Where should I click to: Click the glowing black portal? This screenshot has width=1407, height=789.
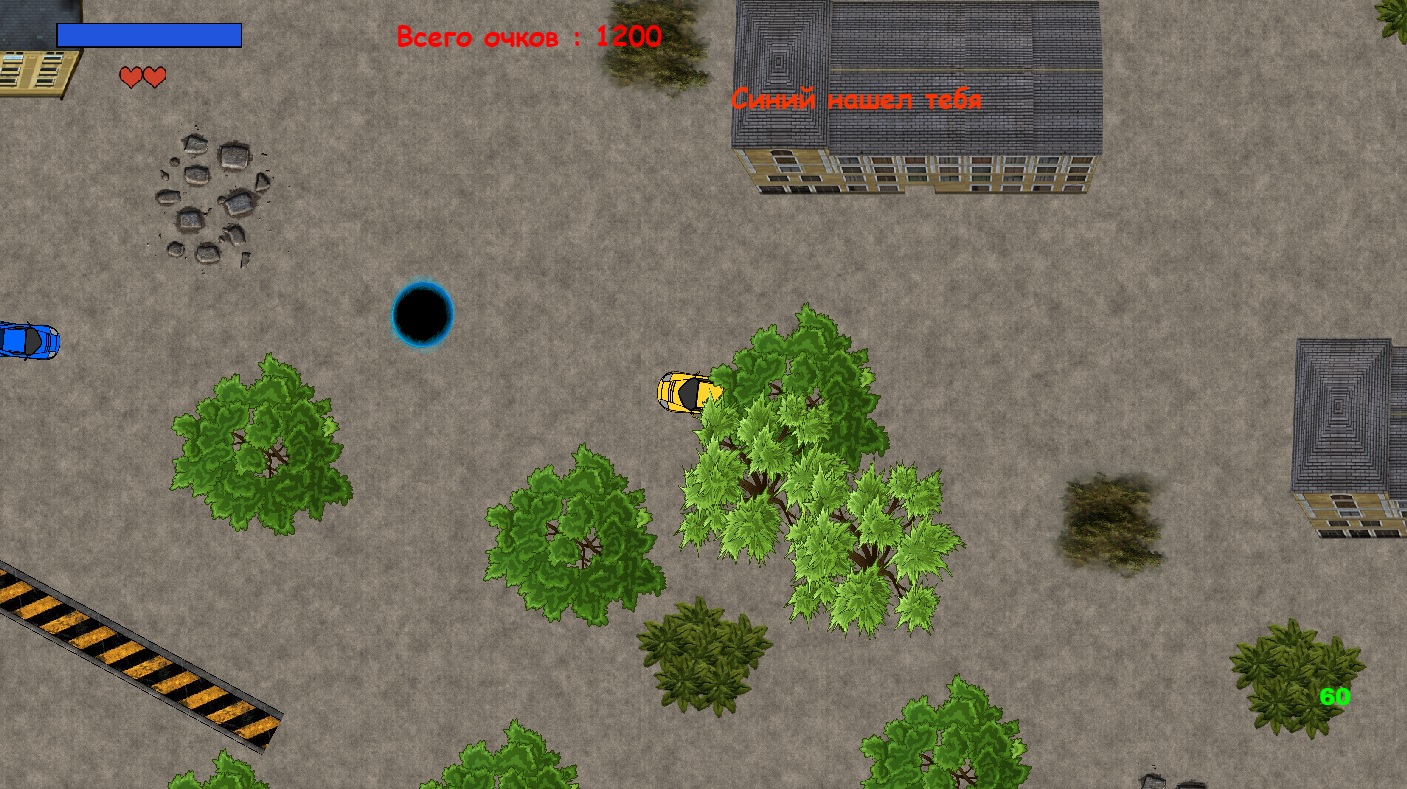[x=424, y=313]
